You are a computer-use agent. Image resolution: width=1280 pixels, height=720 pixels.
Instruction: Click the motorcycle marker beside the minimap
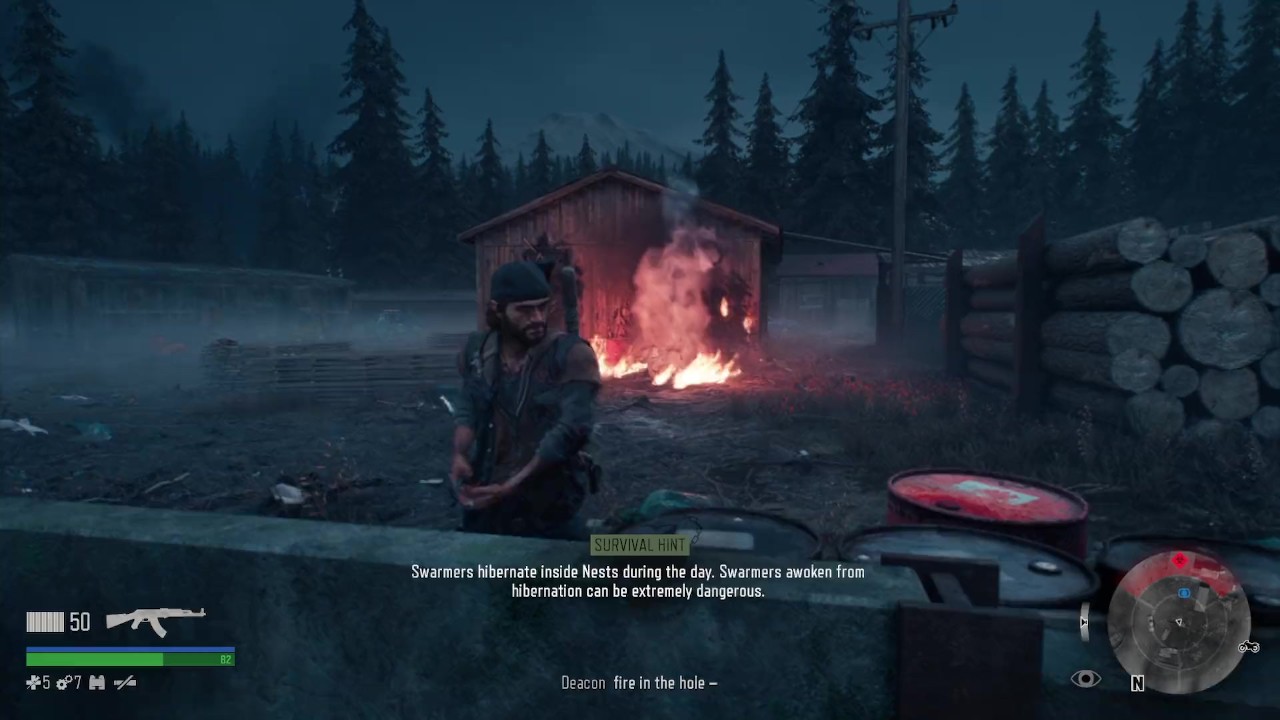[1249, 647]
